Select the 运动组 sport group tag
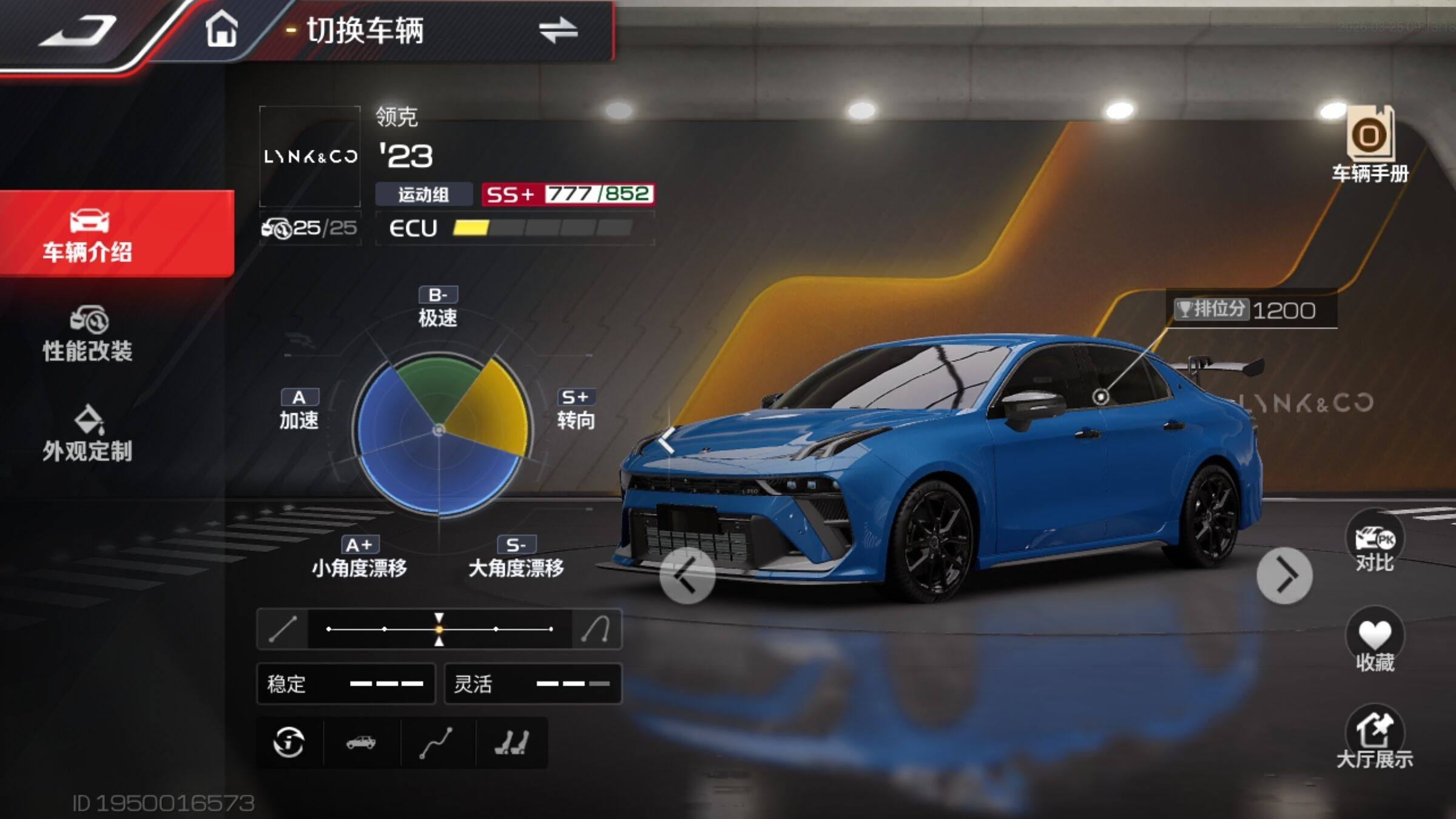Viewport: 1456px width, 819px height. point(423,195)
